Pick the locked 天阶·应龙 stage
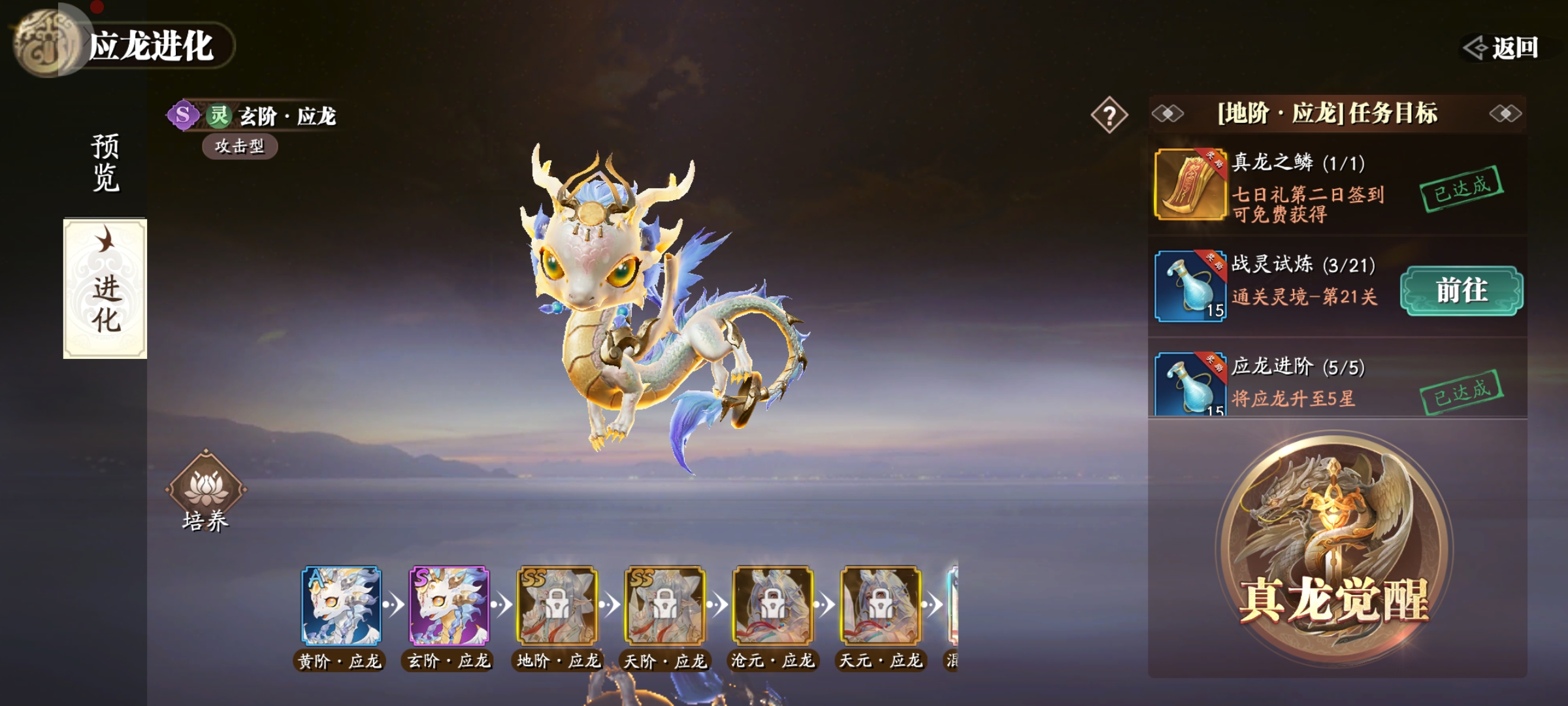Viewport: 1568px width, 706px height. 665,606
